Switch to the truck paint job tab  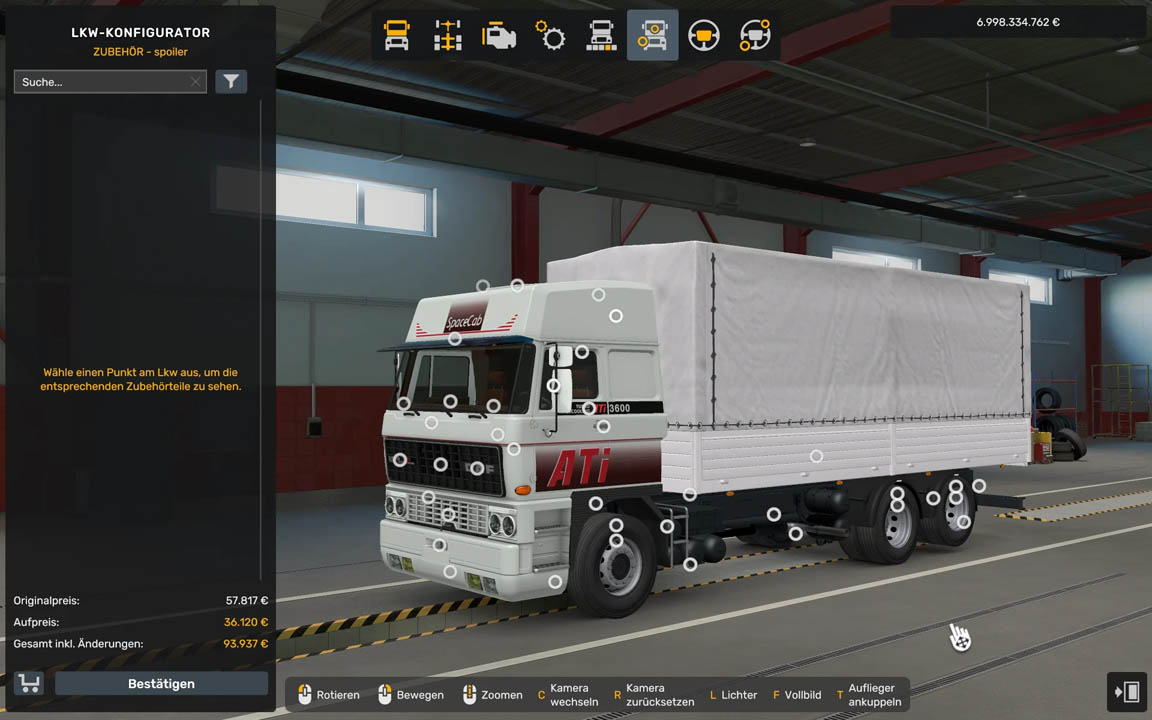601,36
